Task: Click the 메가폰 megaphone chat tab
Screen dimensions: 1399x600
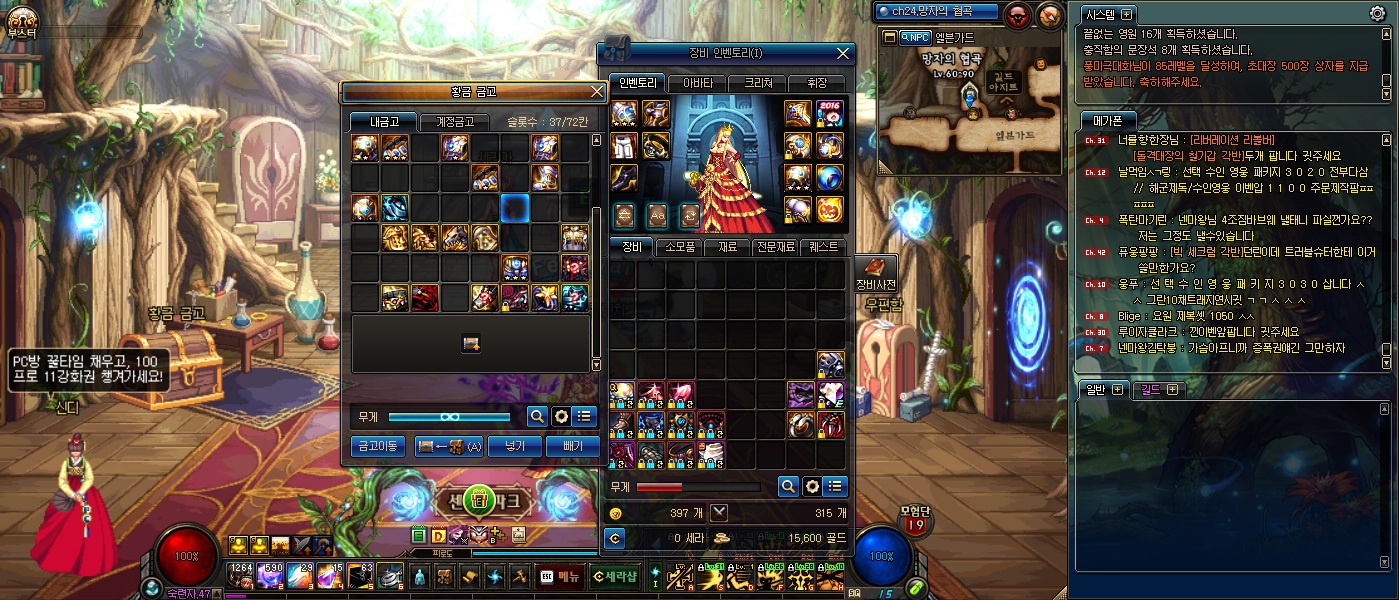Action: coord(1108,120)
